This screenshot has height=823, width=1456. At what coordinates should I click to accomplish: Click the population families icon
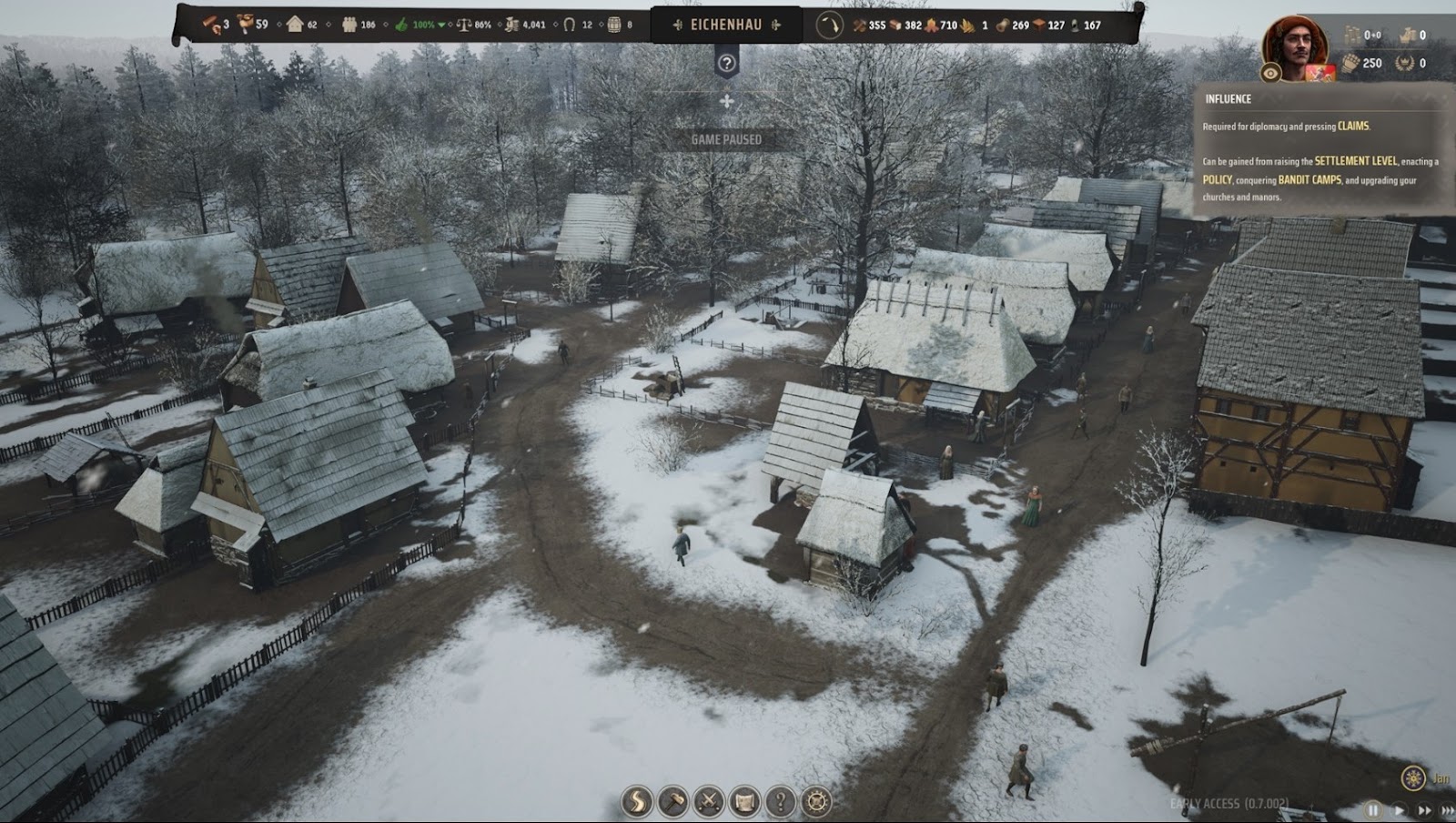coord(349,25)
